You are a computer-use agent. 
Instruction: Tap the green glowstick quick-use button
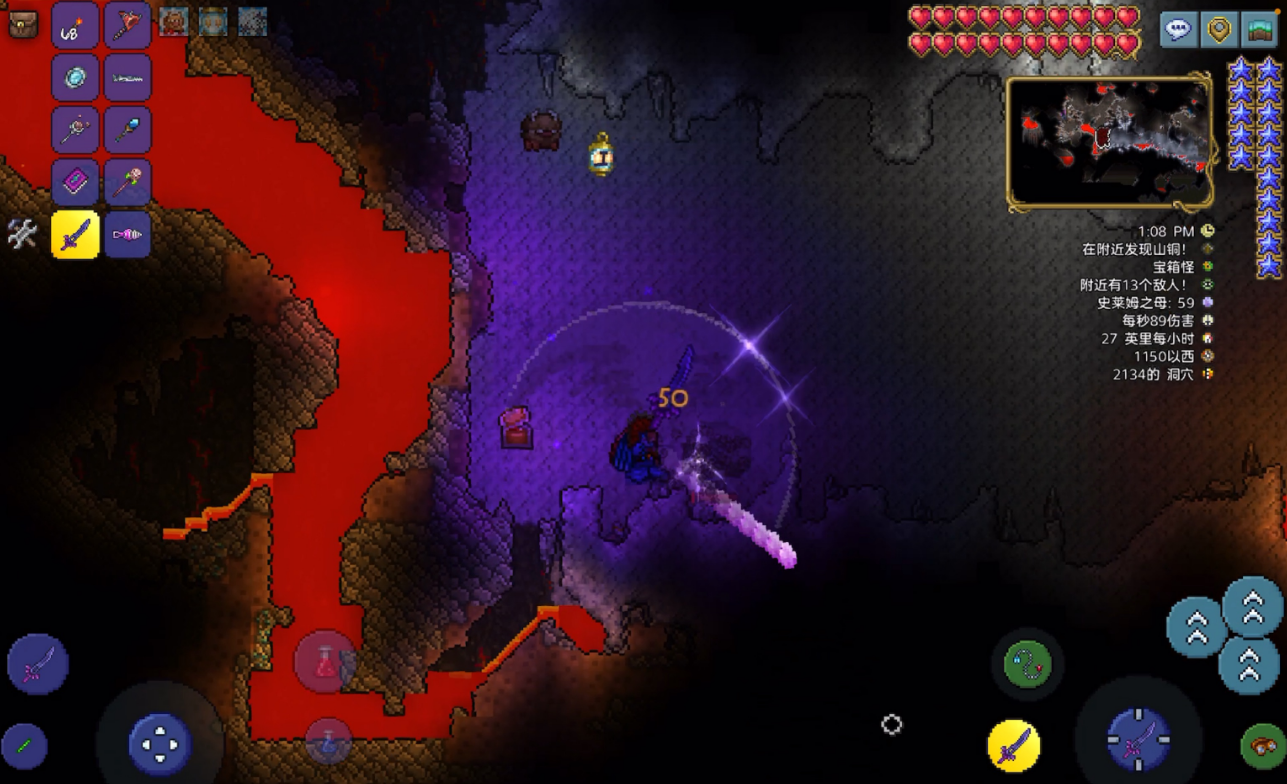pyautogui.click(x=25, y=746)
